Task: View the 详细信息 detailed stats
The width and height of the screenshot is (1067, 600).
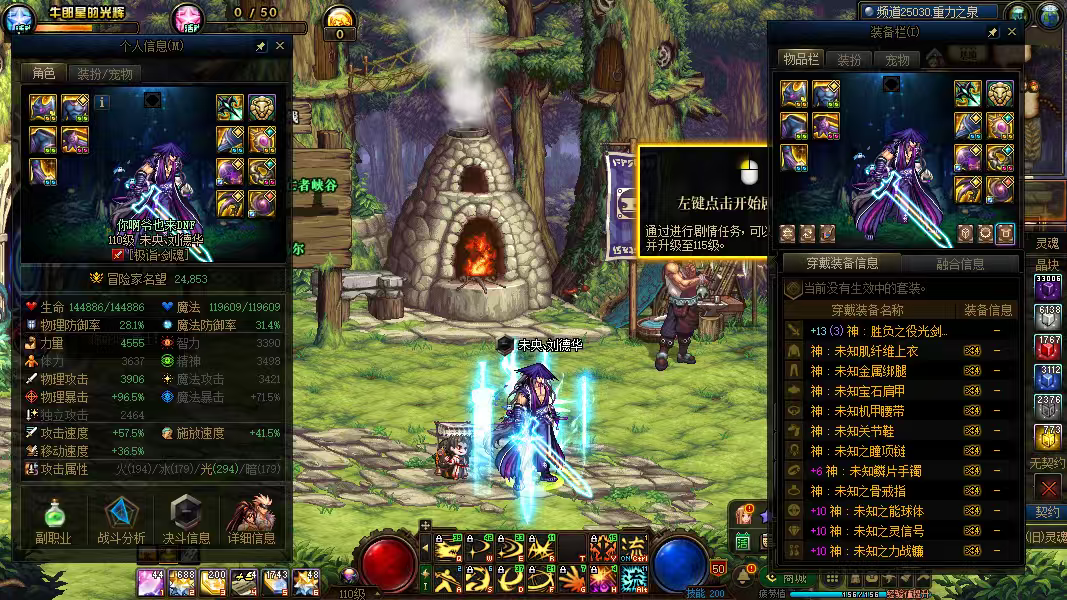Action: coord(251,522)
